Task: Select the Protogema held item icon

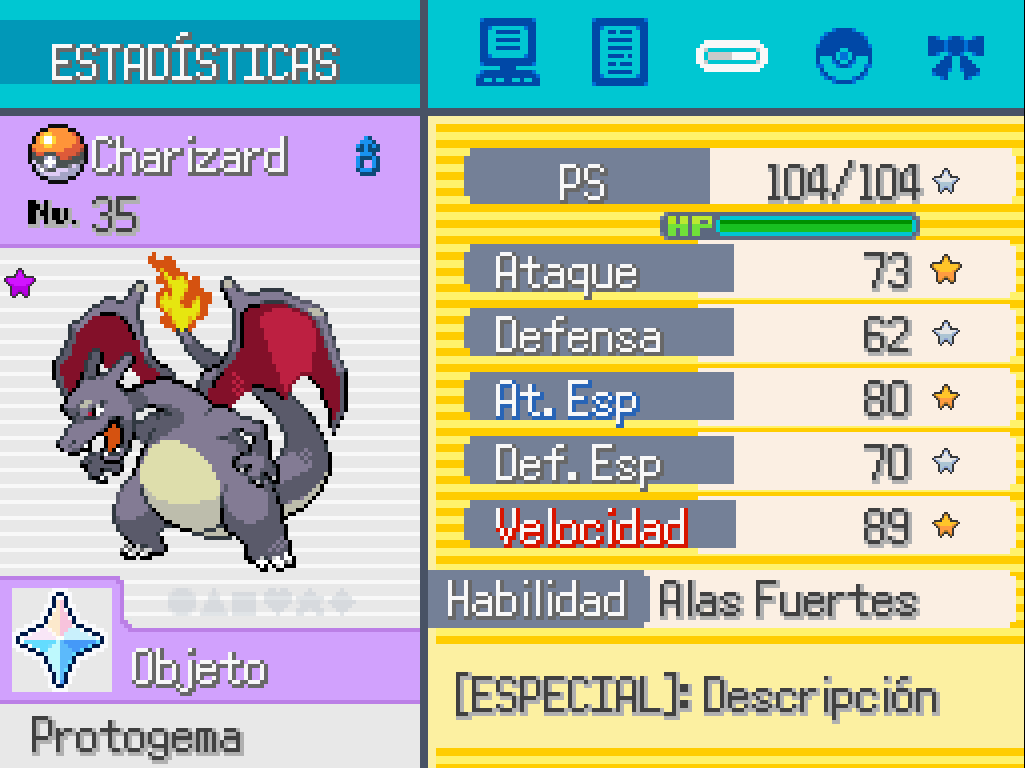Action: 60,639
